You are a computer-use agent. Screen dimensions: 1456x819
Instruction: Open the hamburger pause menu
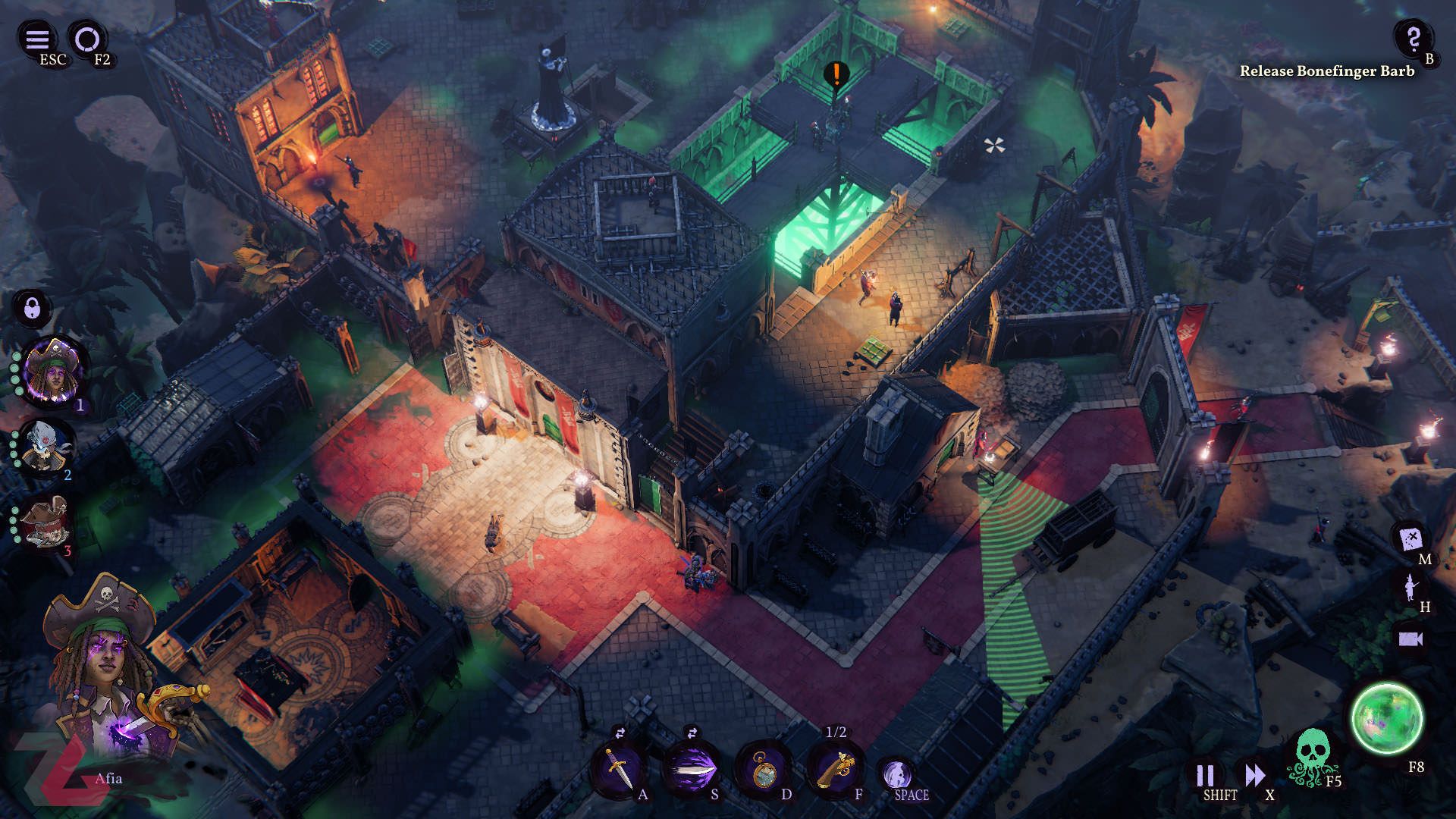coord(37,39)
